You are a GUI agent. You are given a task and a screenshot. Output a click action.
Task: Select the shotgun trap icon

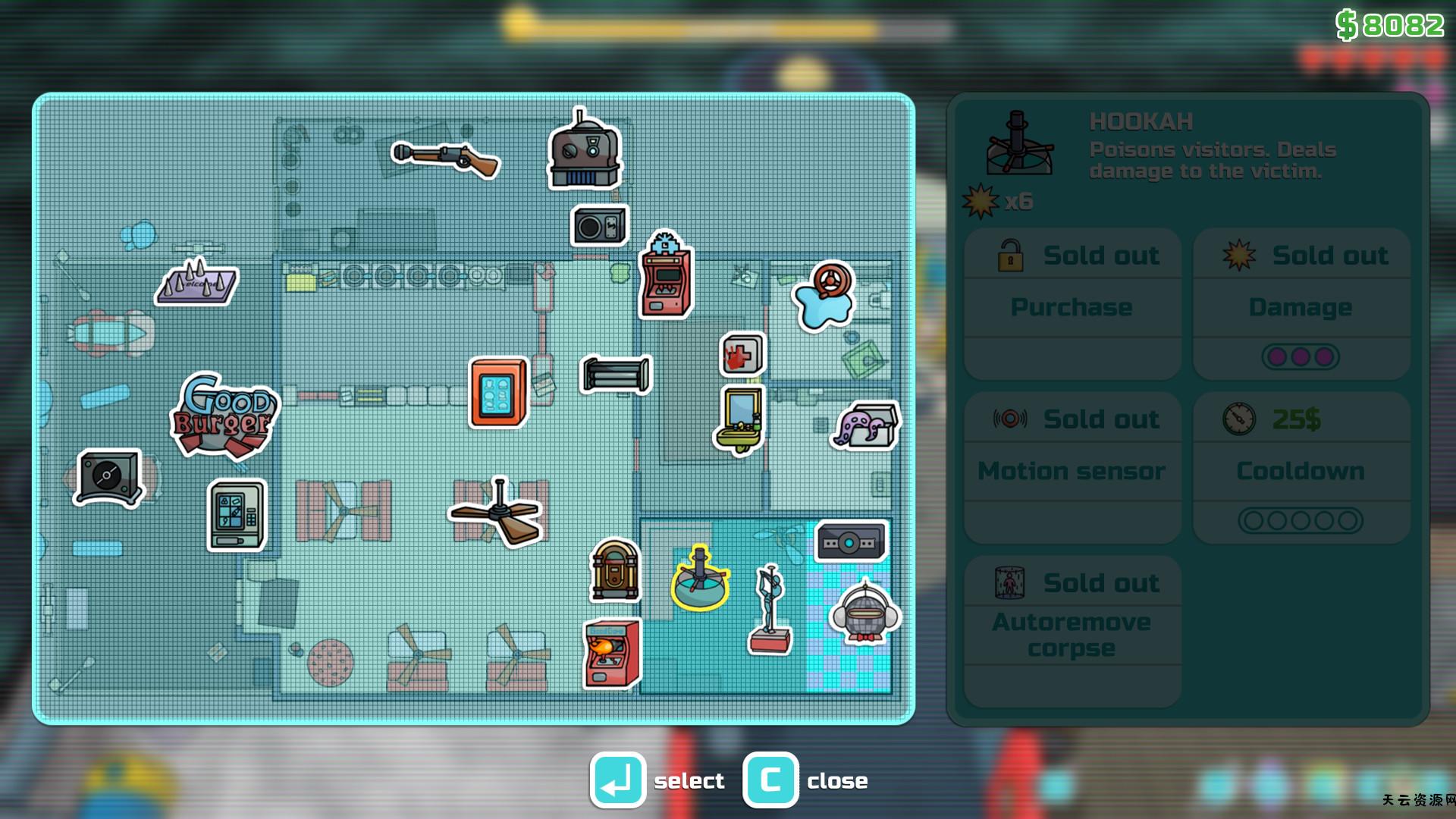pos(446,158)
